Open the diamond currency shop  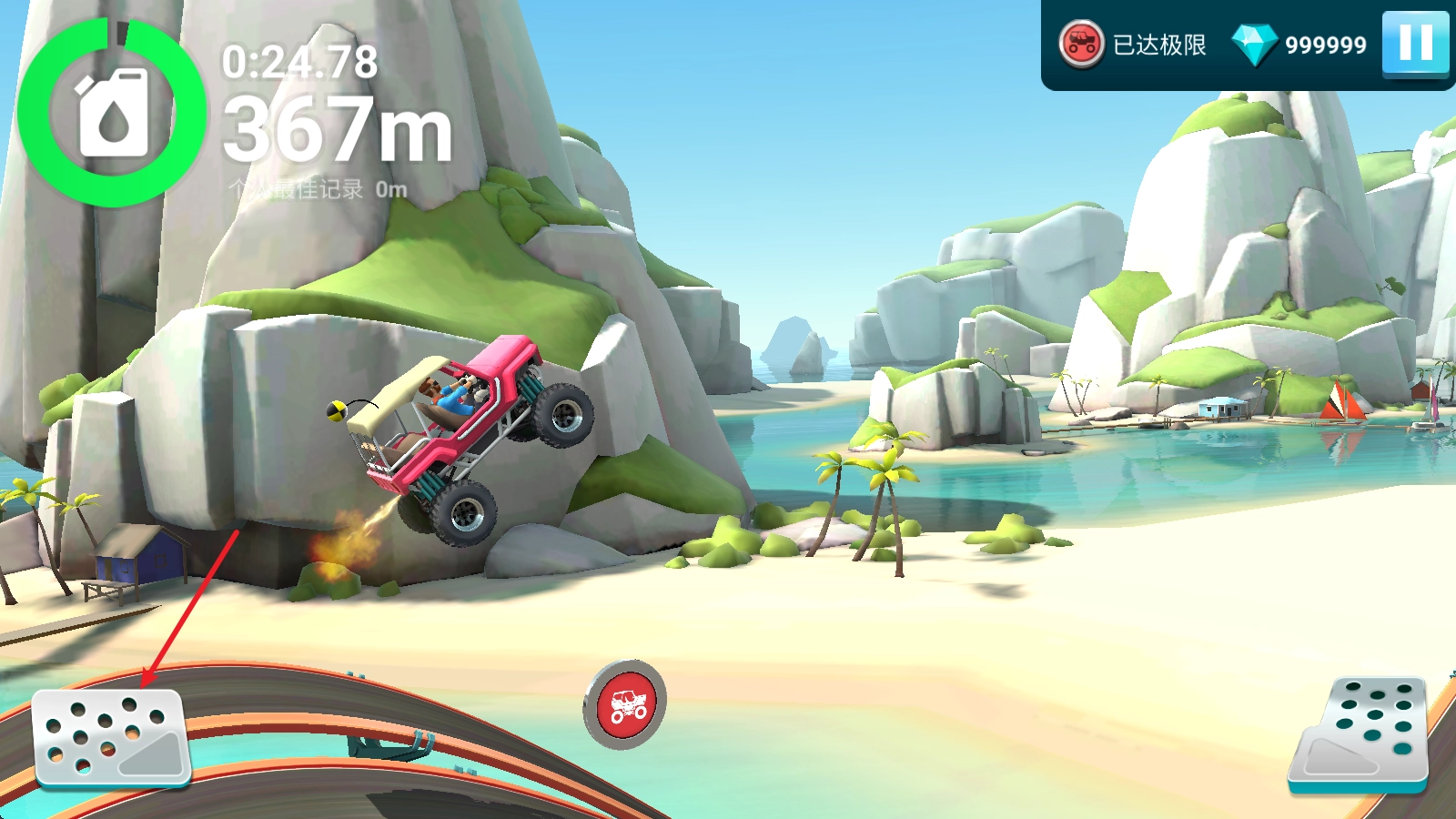pyautogui.click(x=1255, y=44)
